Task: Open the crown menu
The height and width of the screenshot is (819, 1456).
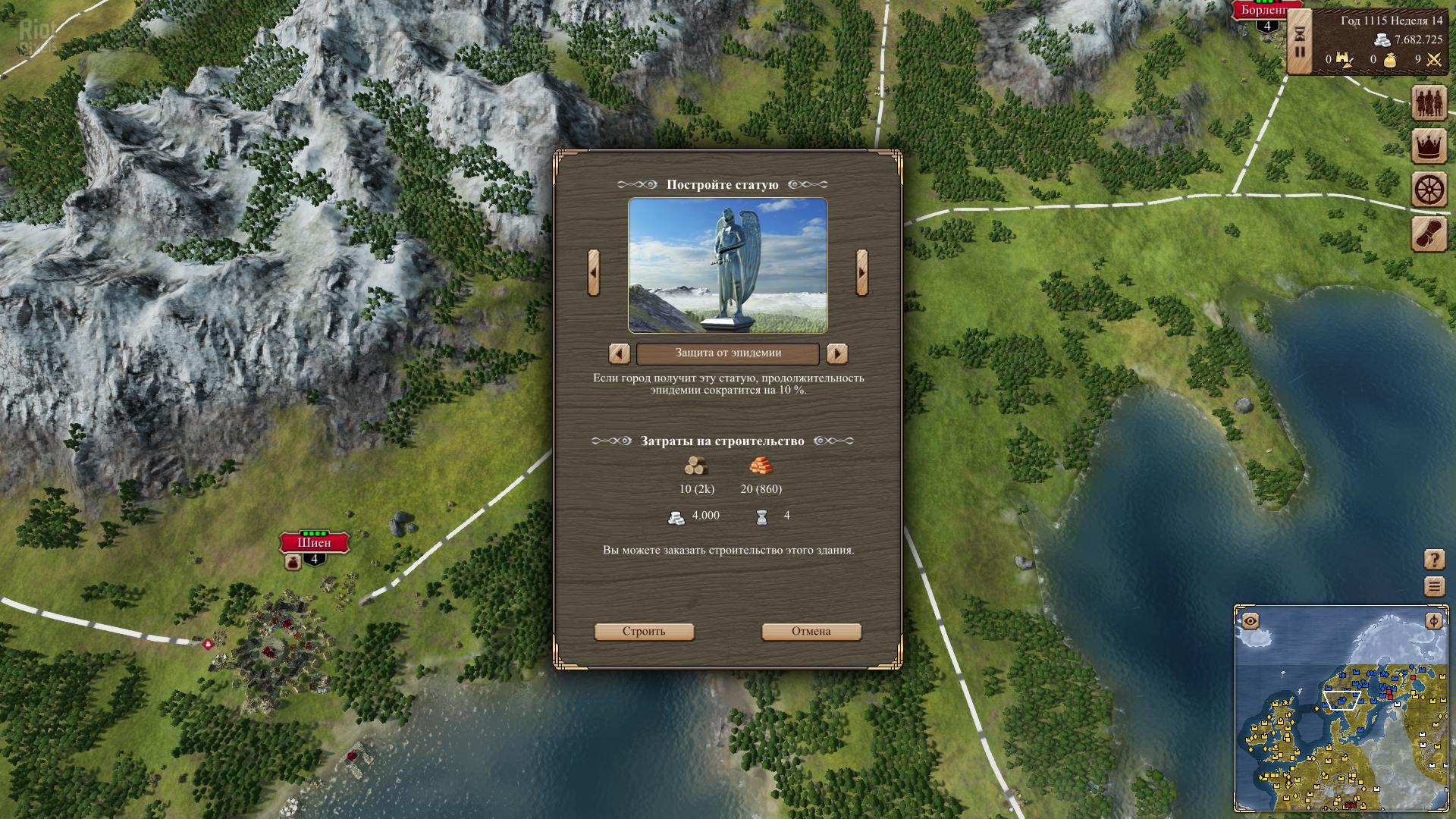Action: coord(1429,146)
